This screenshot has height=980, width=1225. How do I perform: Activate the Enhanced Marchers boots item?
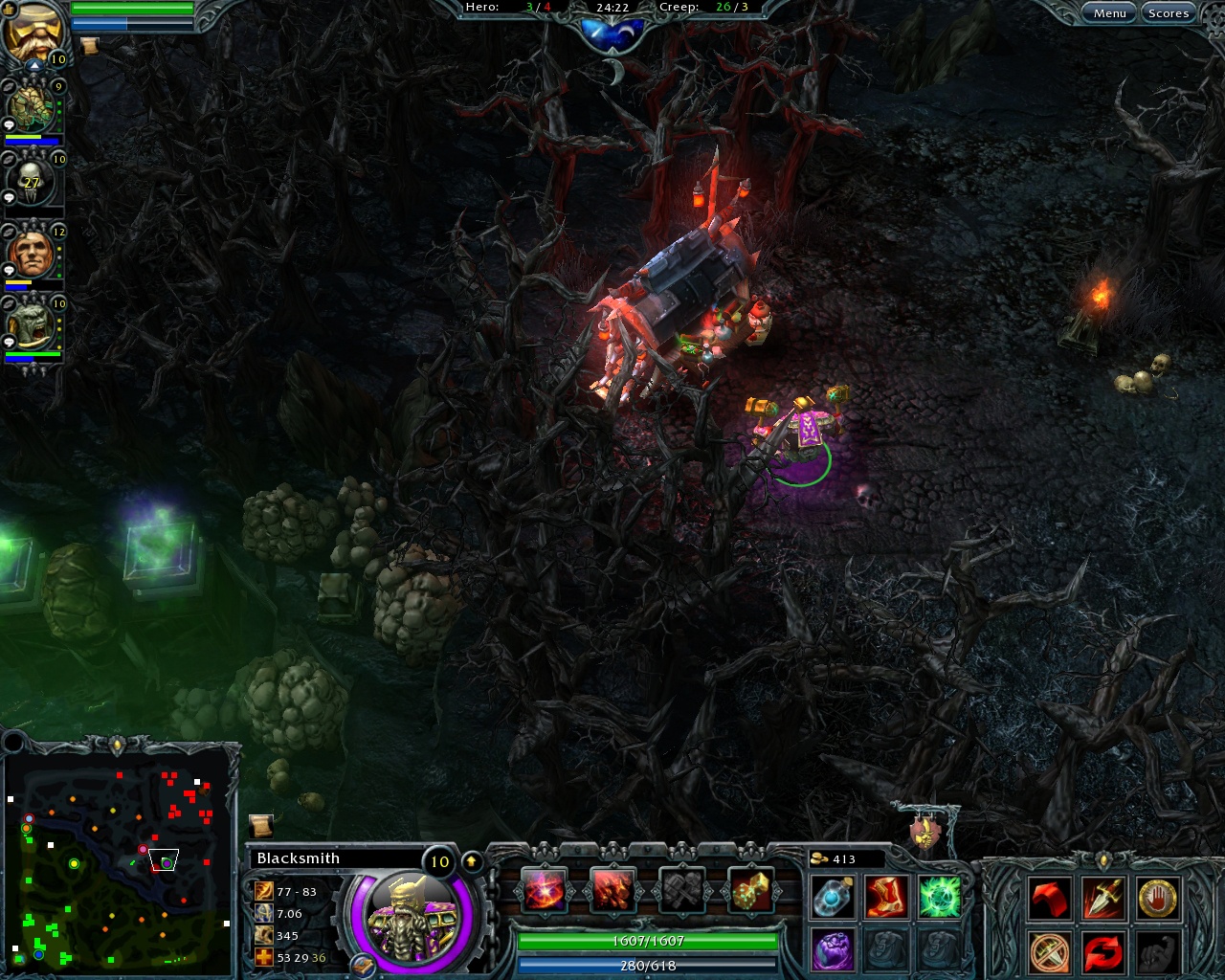[886, 897]
